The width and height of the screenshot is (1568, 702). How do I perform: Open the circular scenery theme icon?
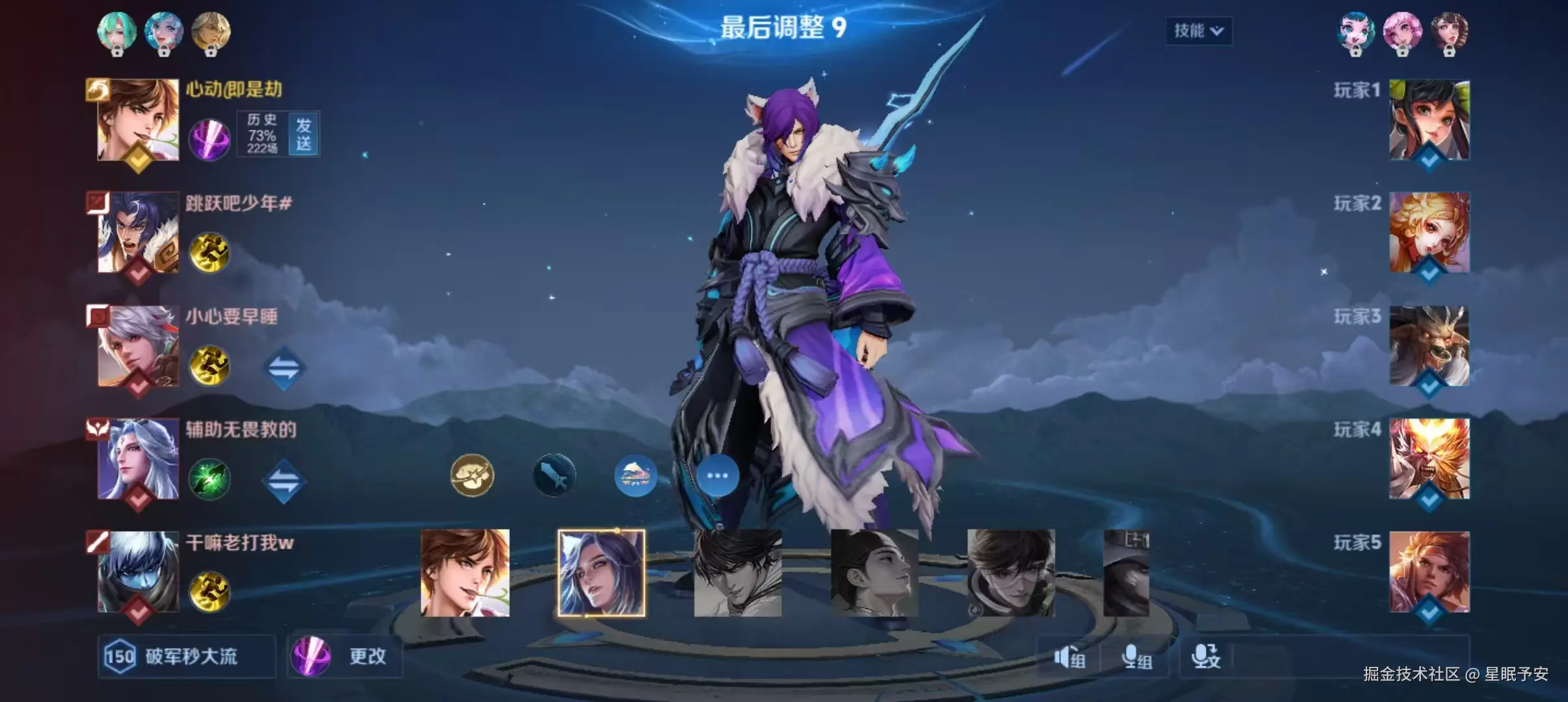click(x=636, y=475)
